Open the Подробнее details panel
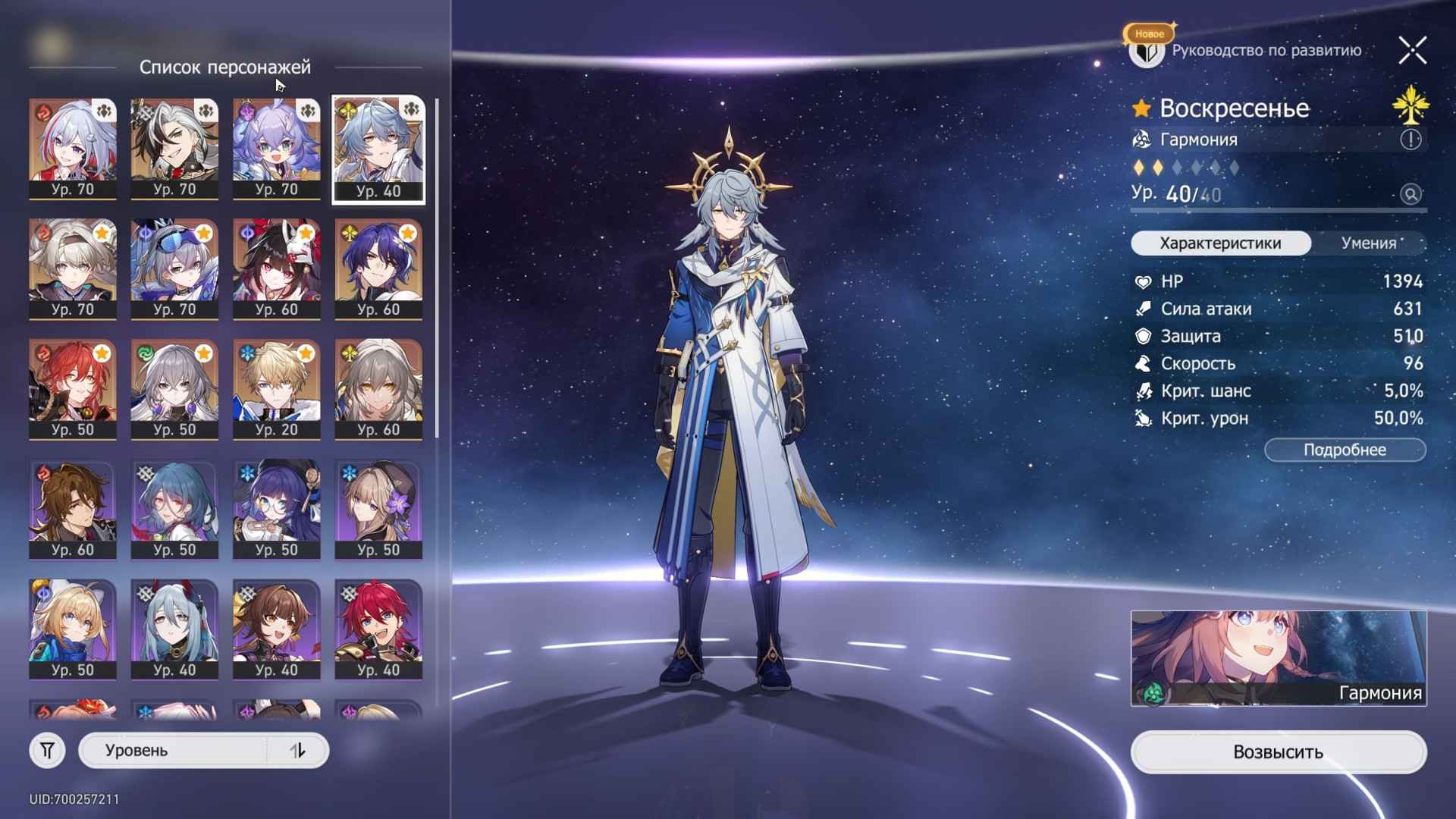This screenshot has width=1456, height=819. coord(1345,450)
